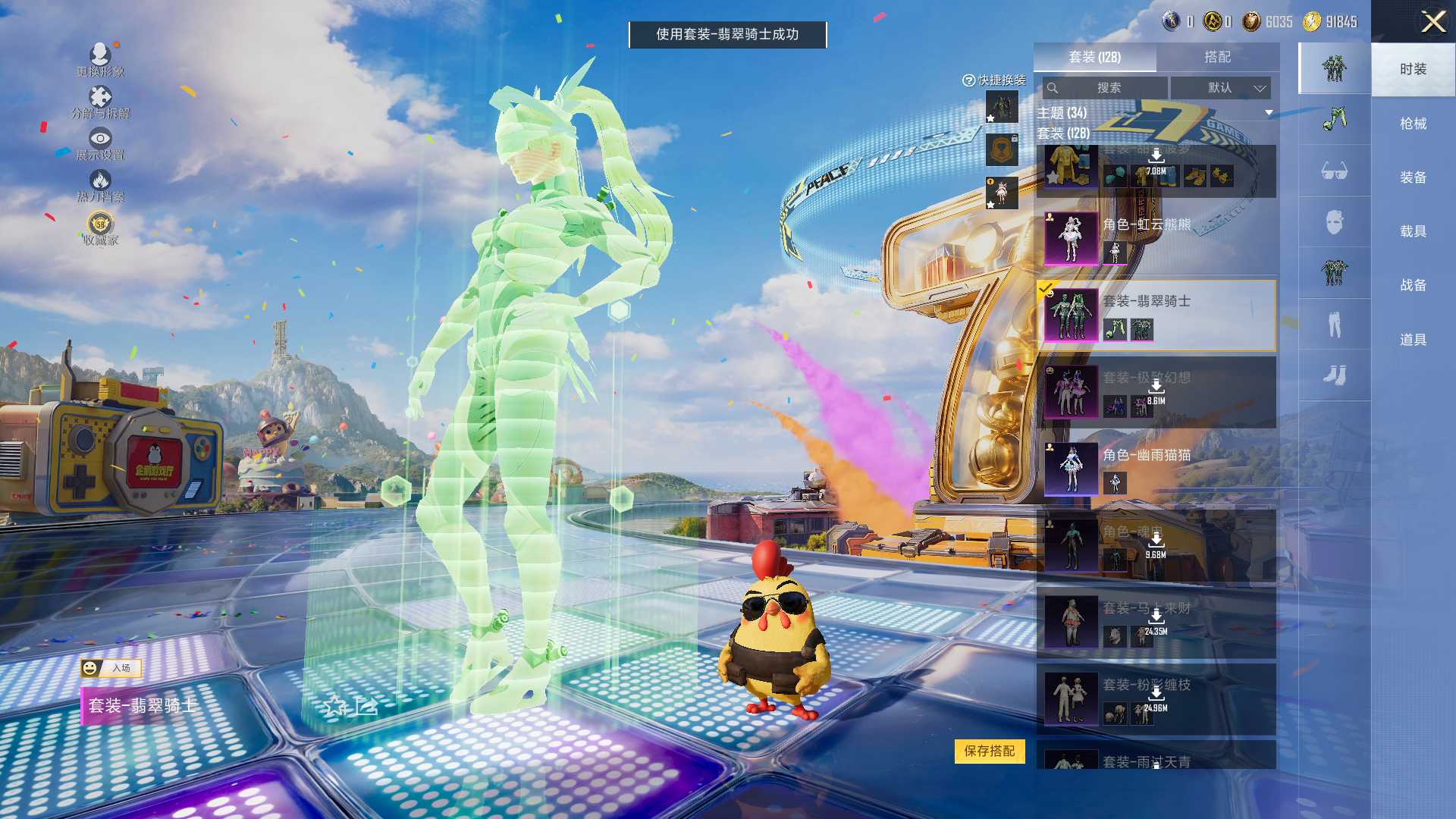Open the 默认 sort dropdown
The width and height of the screenshot is (1456, 819).
coord(1220,88)
